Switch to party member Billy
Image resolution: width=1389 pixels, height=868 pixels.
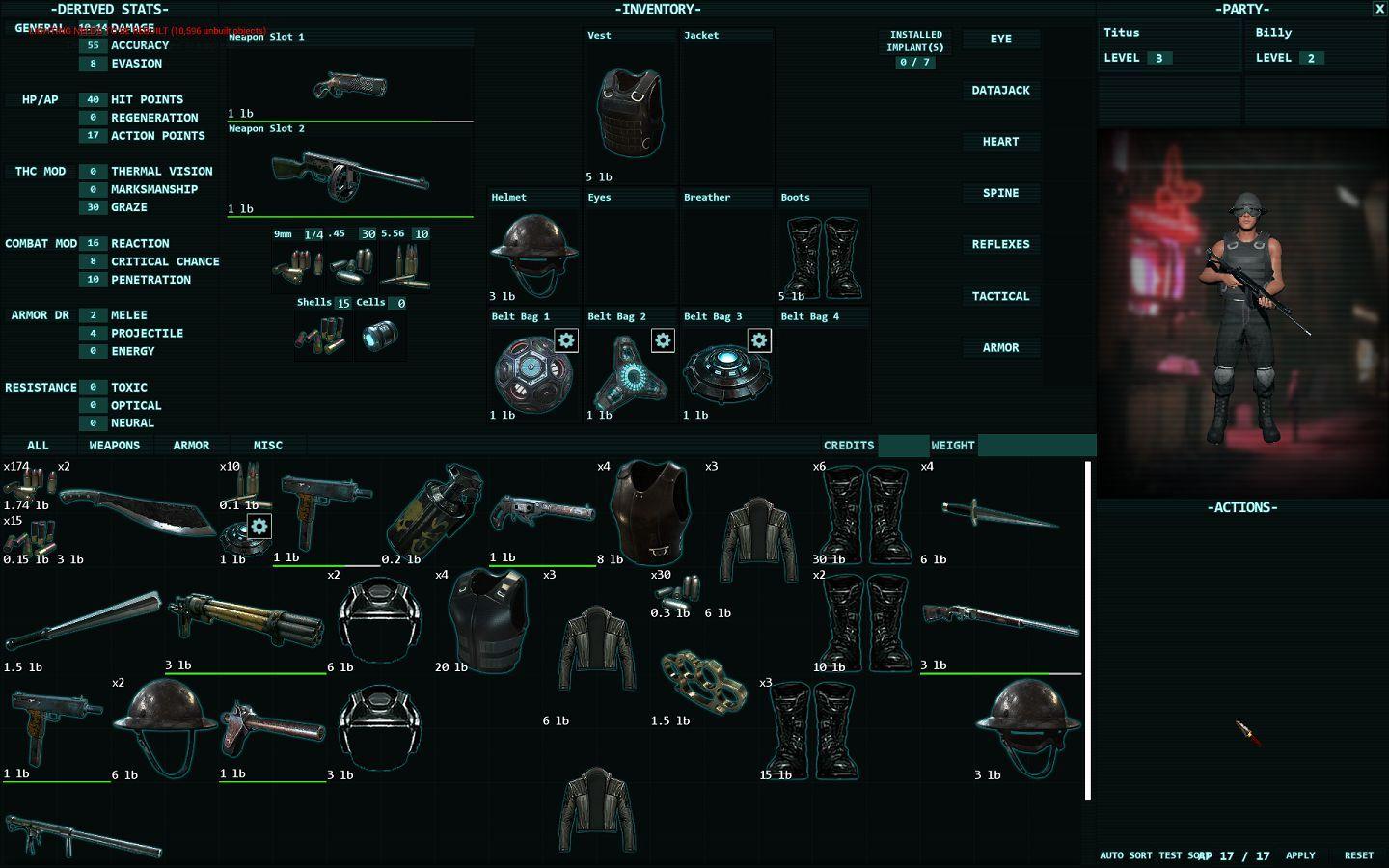(x=1316, y=44)
